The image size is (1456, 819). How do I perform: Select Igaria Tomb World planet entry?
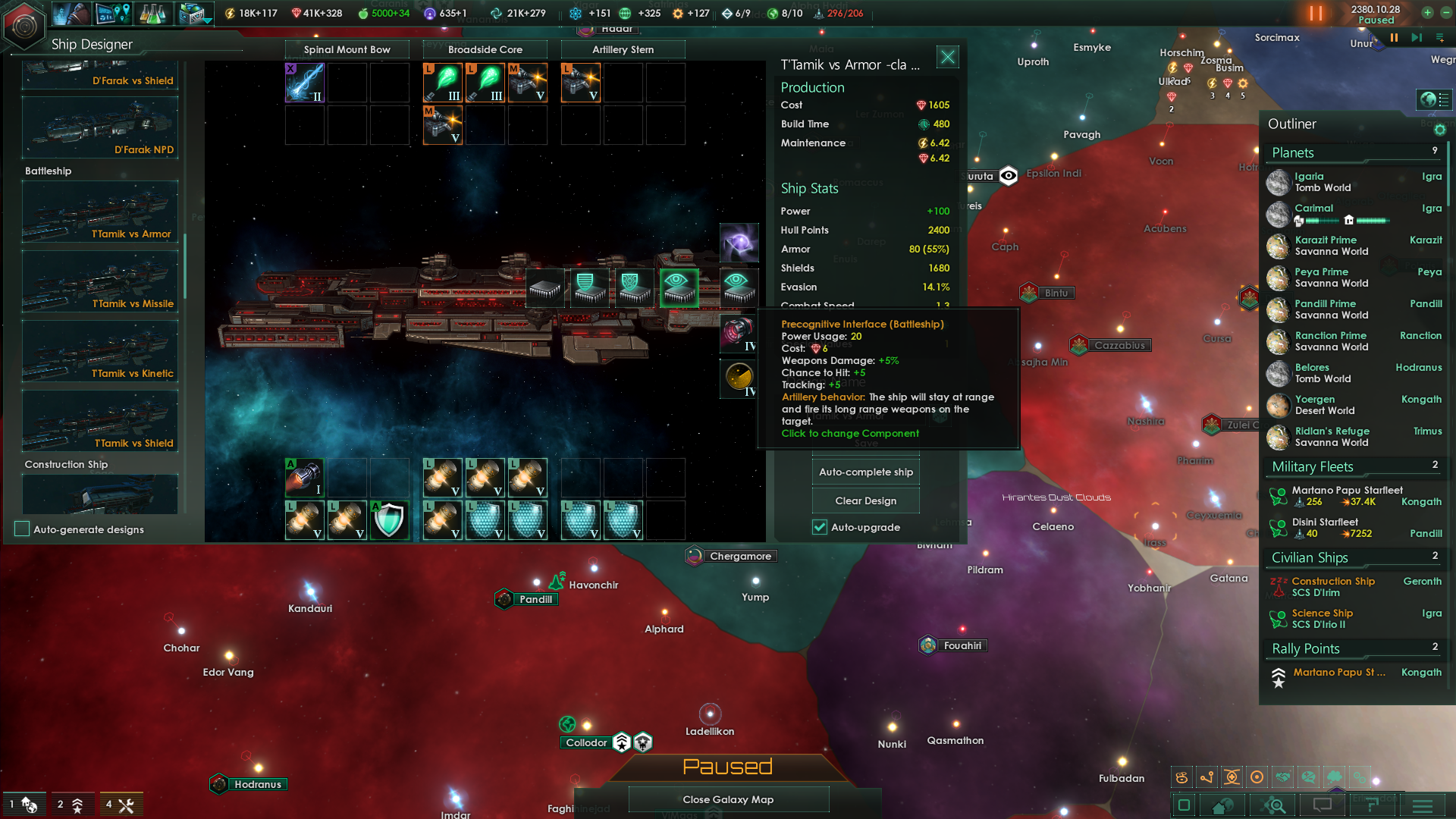(1323, 182)
